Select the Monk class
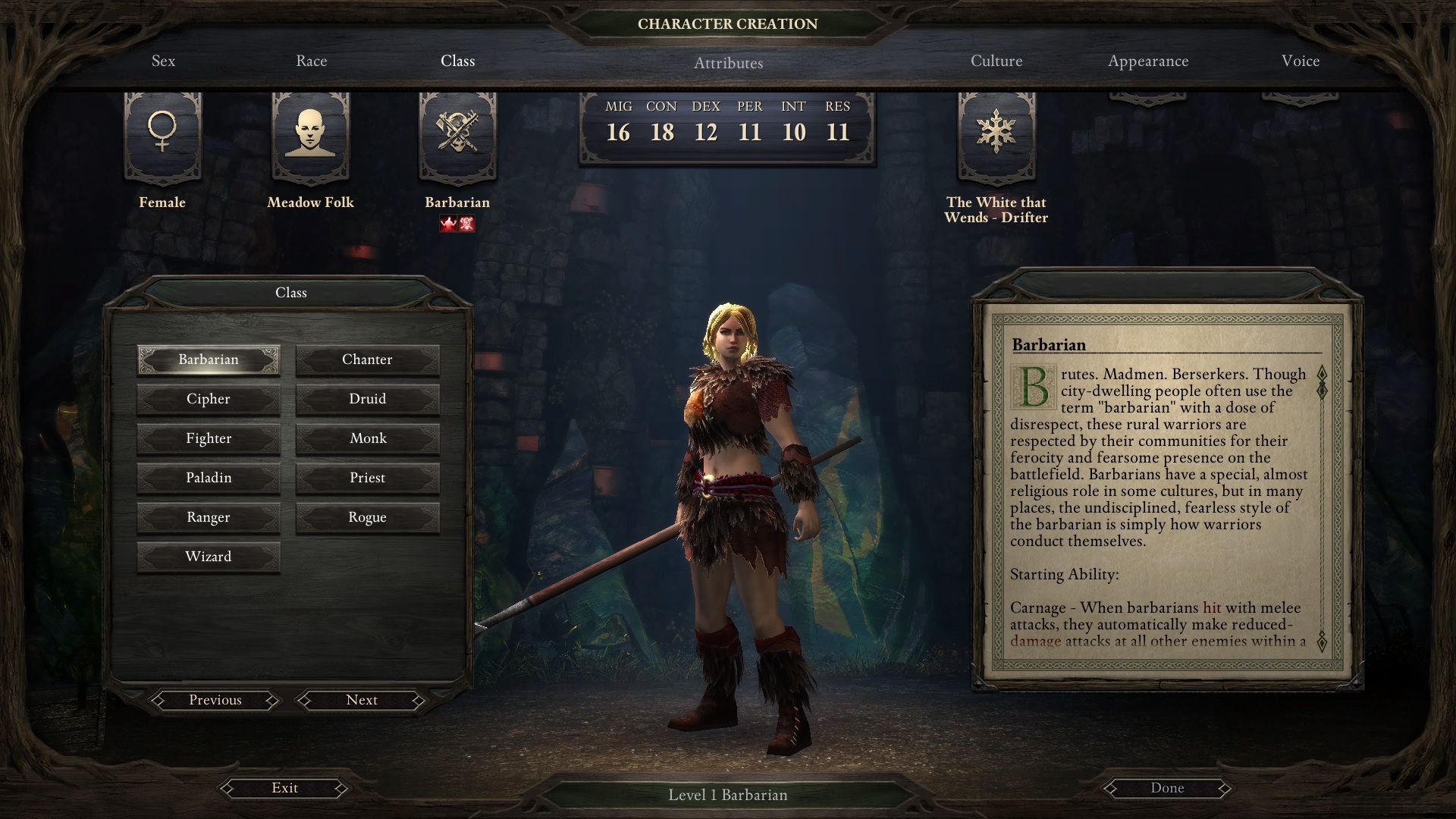The height and width of the screenshot is (819, 1456). click(x=368, y=438)
